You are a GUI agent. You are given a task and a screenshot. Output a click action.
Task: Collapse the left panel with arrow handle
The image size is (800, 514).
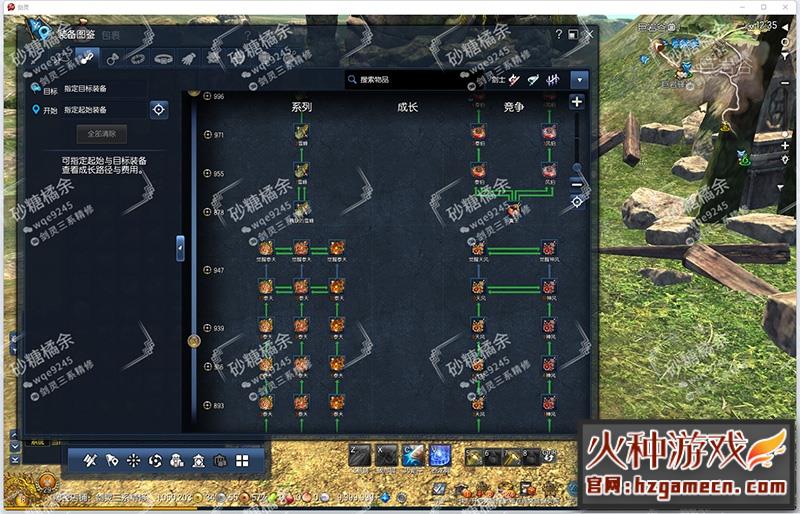pyautogui.click(x=180, y=244)
